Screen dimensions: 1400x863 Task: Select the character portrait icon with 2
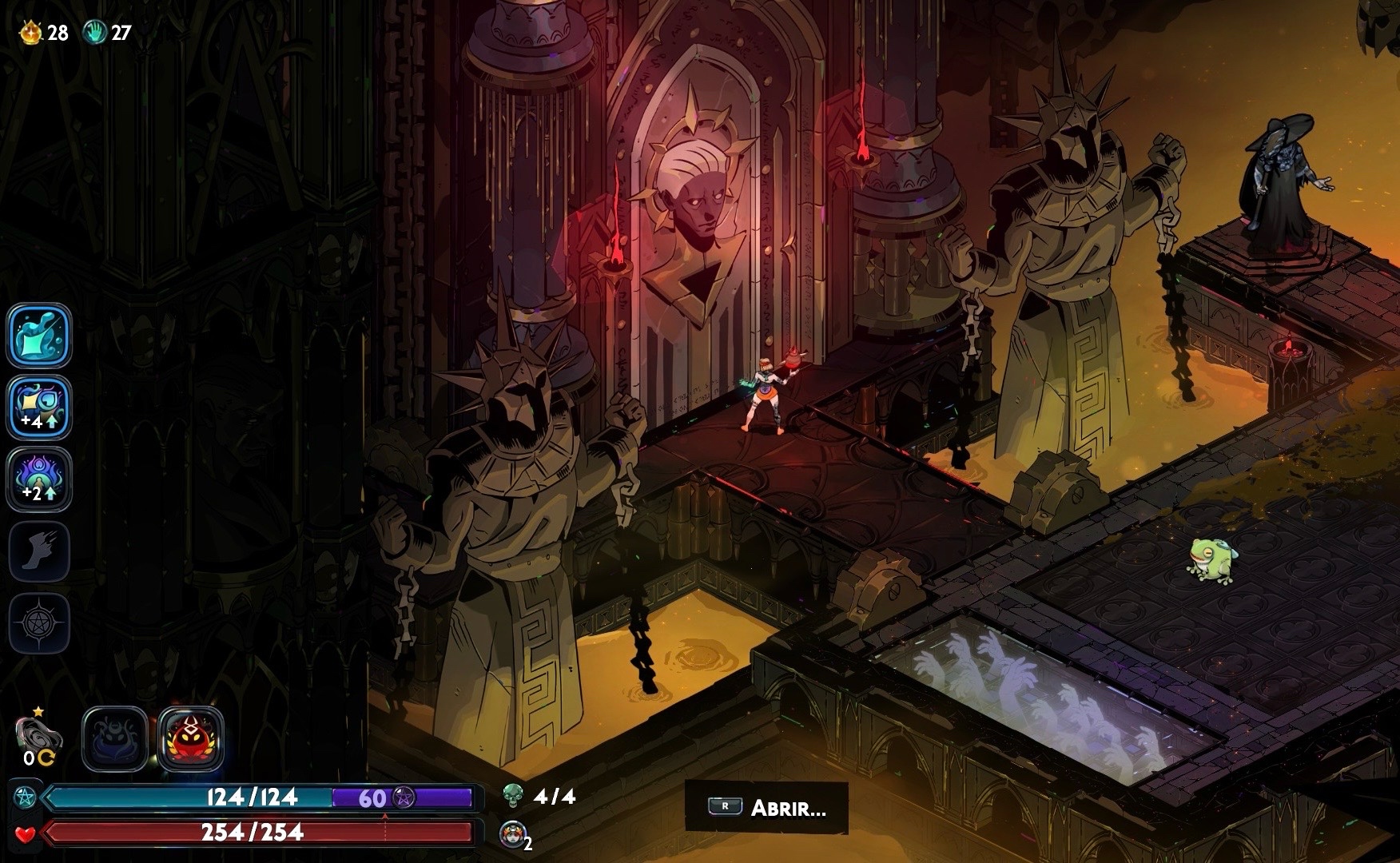512,833
